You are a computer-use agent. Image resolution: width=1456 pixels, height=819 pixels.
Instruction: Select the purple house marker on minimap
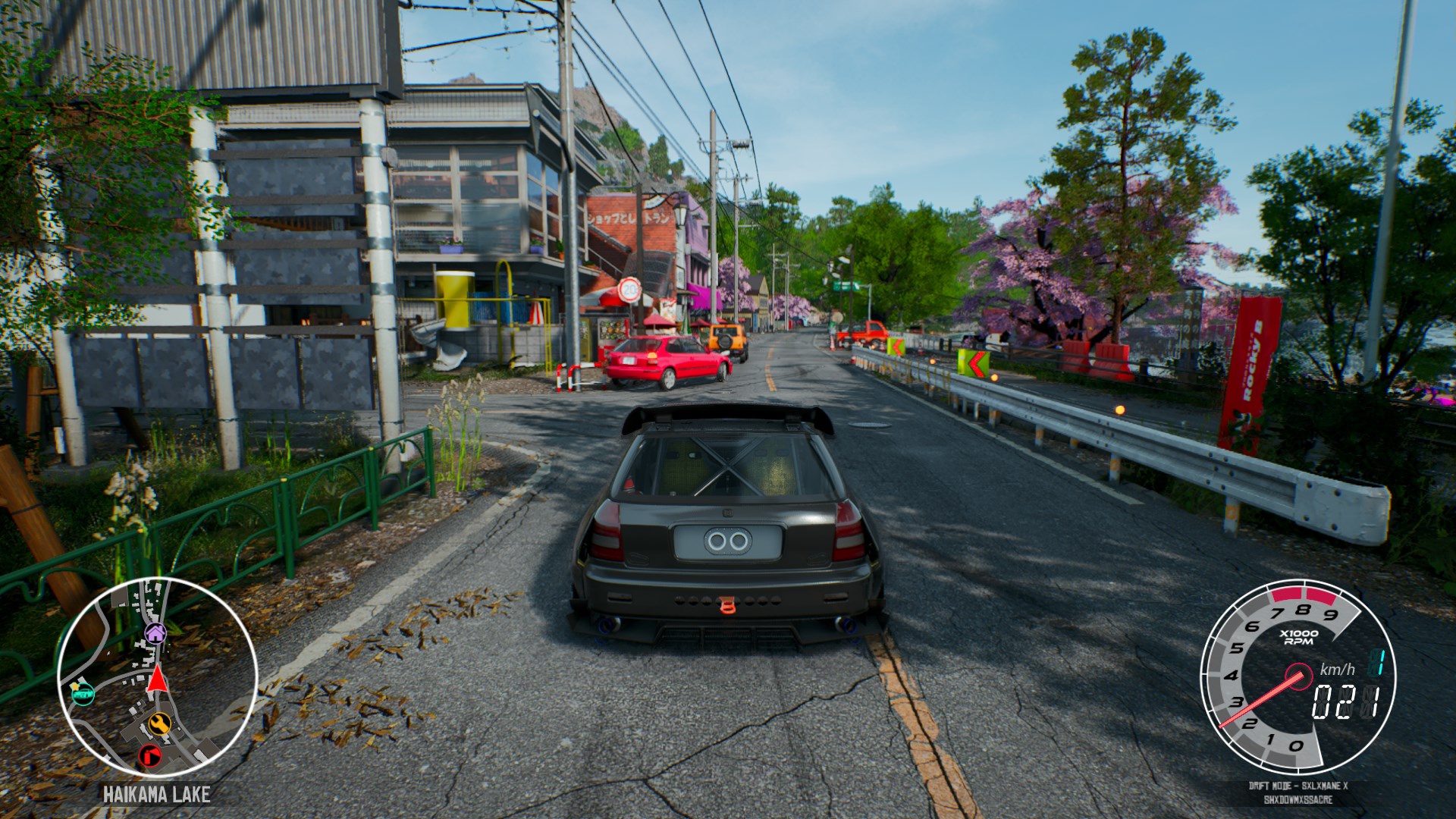pyautogui.click(x=155, y=632)
